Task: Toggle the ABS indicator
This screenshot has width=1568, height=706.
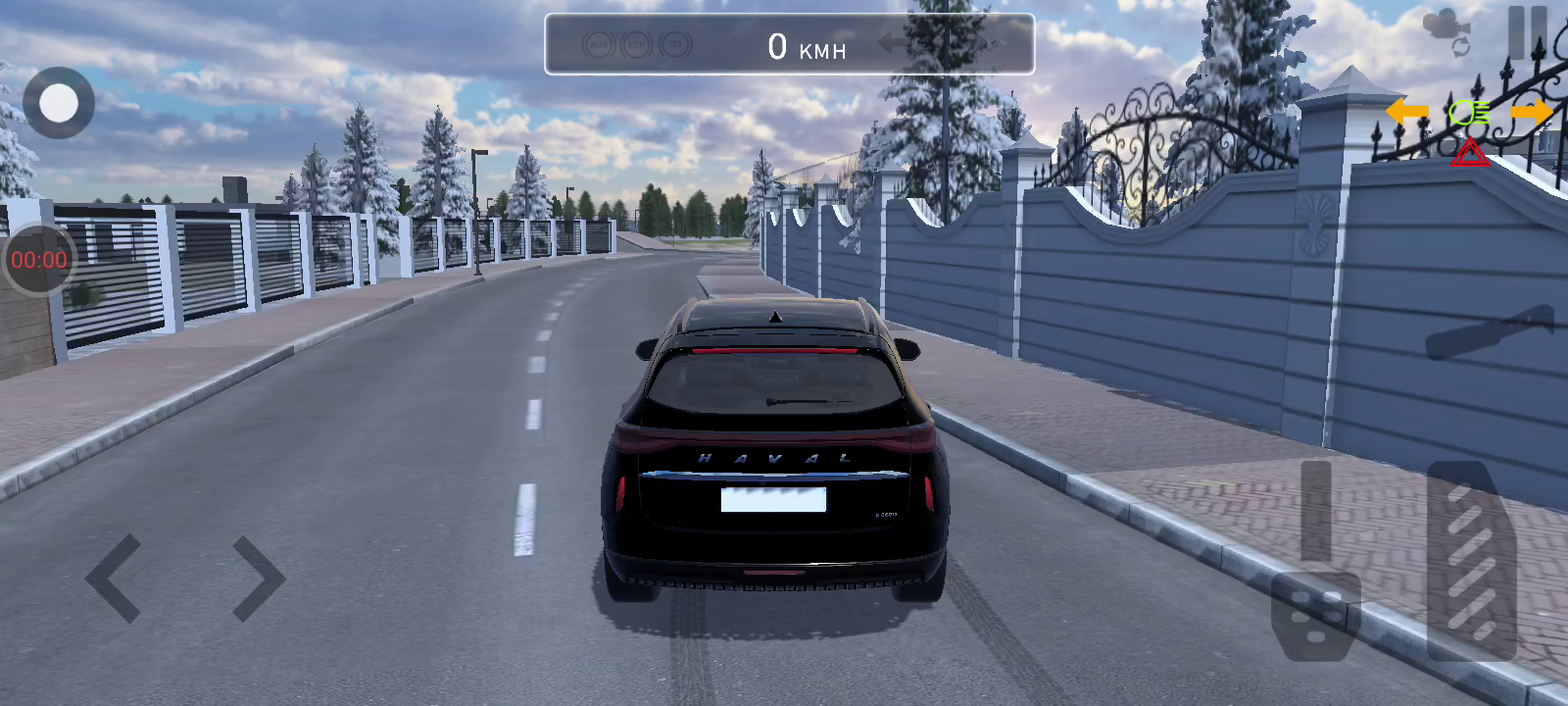Action: tap(598, 44)
